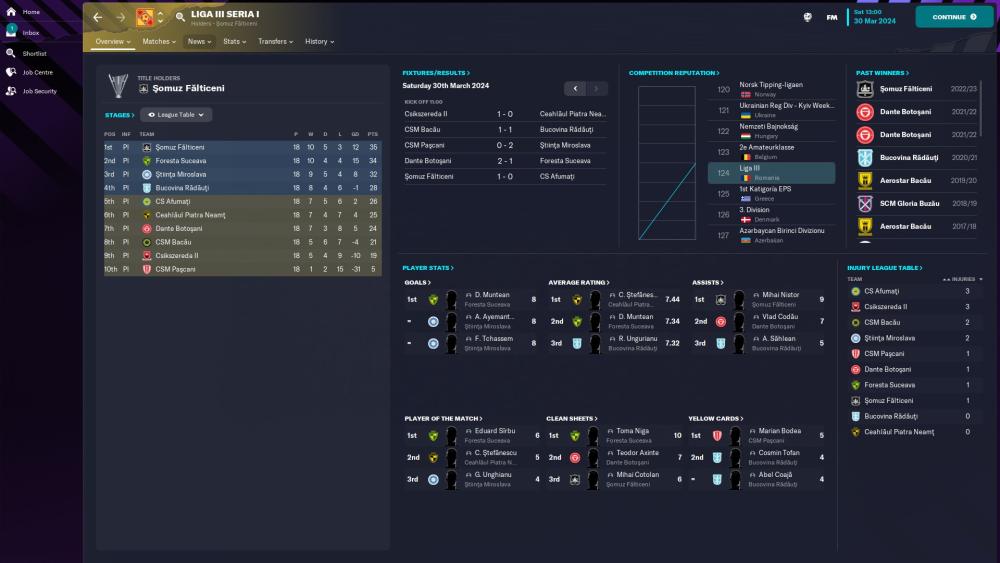The height and width of the screenshot is (563, 1000).
Task: Switch to the Matches tab
Action: point(158,42)
